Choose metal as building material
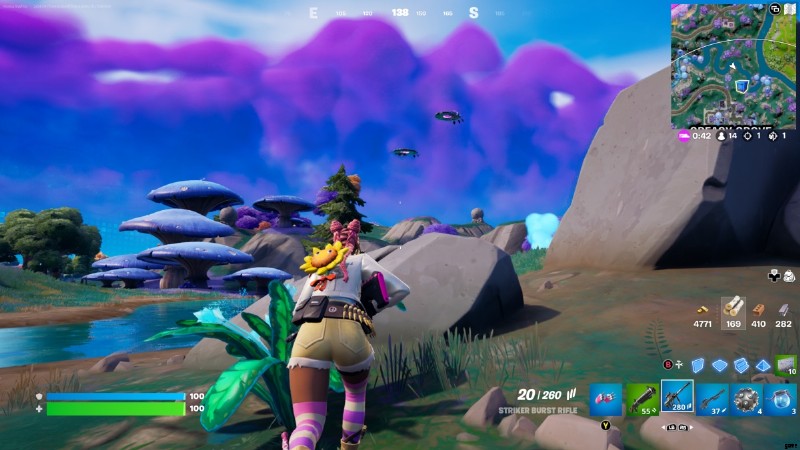Viewport: 800px width, 450px height. 784,308
